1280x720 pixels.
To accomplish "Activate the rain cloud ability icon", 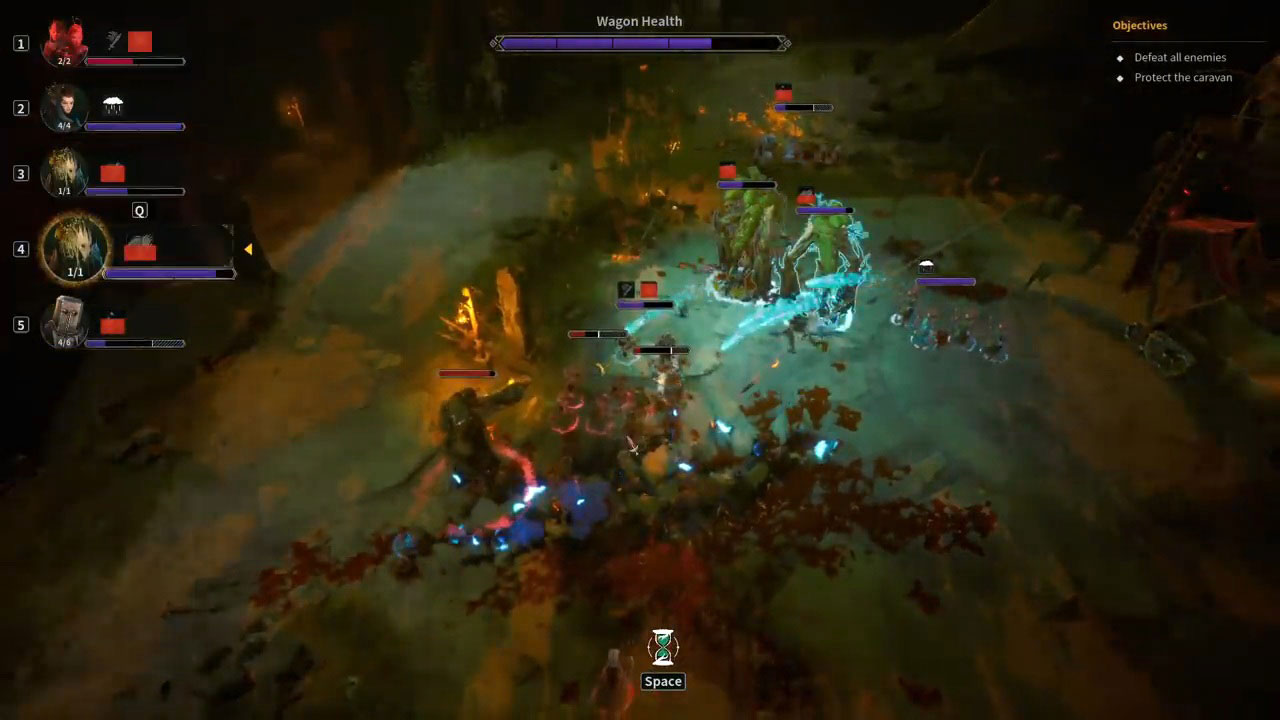I will [x=113, y=105].
